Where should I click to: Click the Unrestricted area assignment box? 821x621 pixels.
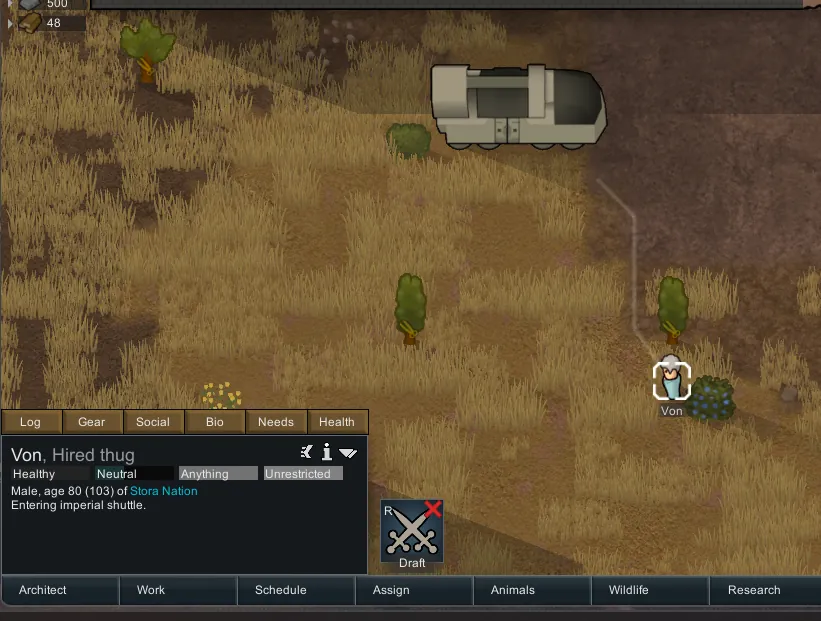303,474
